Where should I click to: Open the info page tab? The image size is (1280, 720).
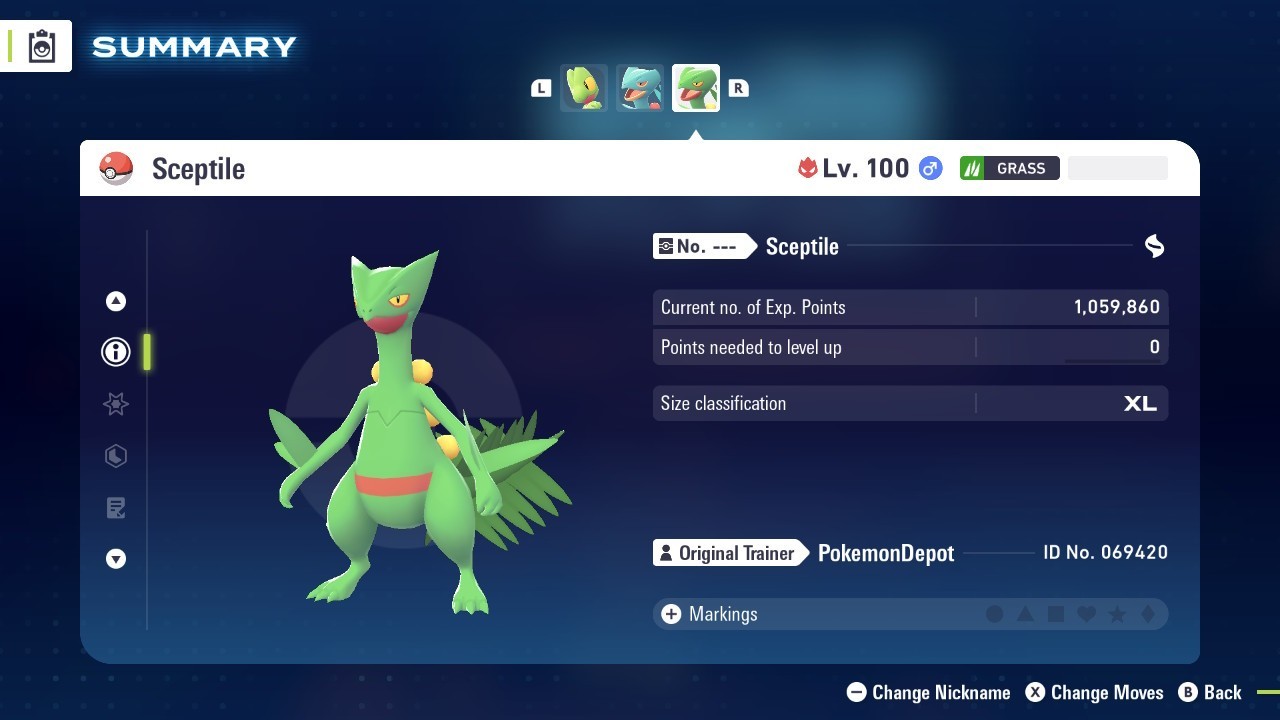(x=116, y=352)
